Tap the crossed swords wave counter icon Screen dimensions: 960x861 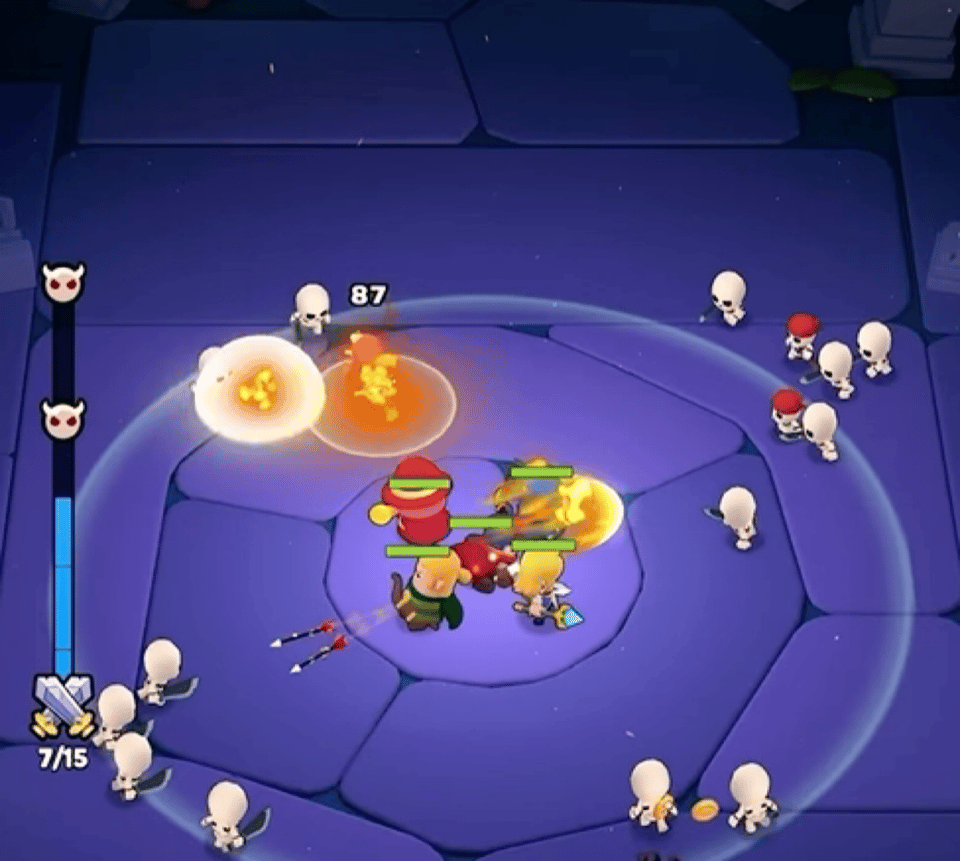[63, 704]
